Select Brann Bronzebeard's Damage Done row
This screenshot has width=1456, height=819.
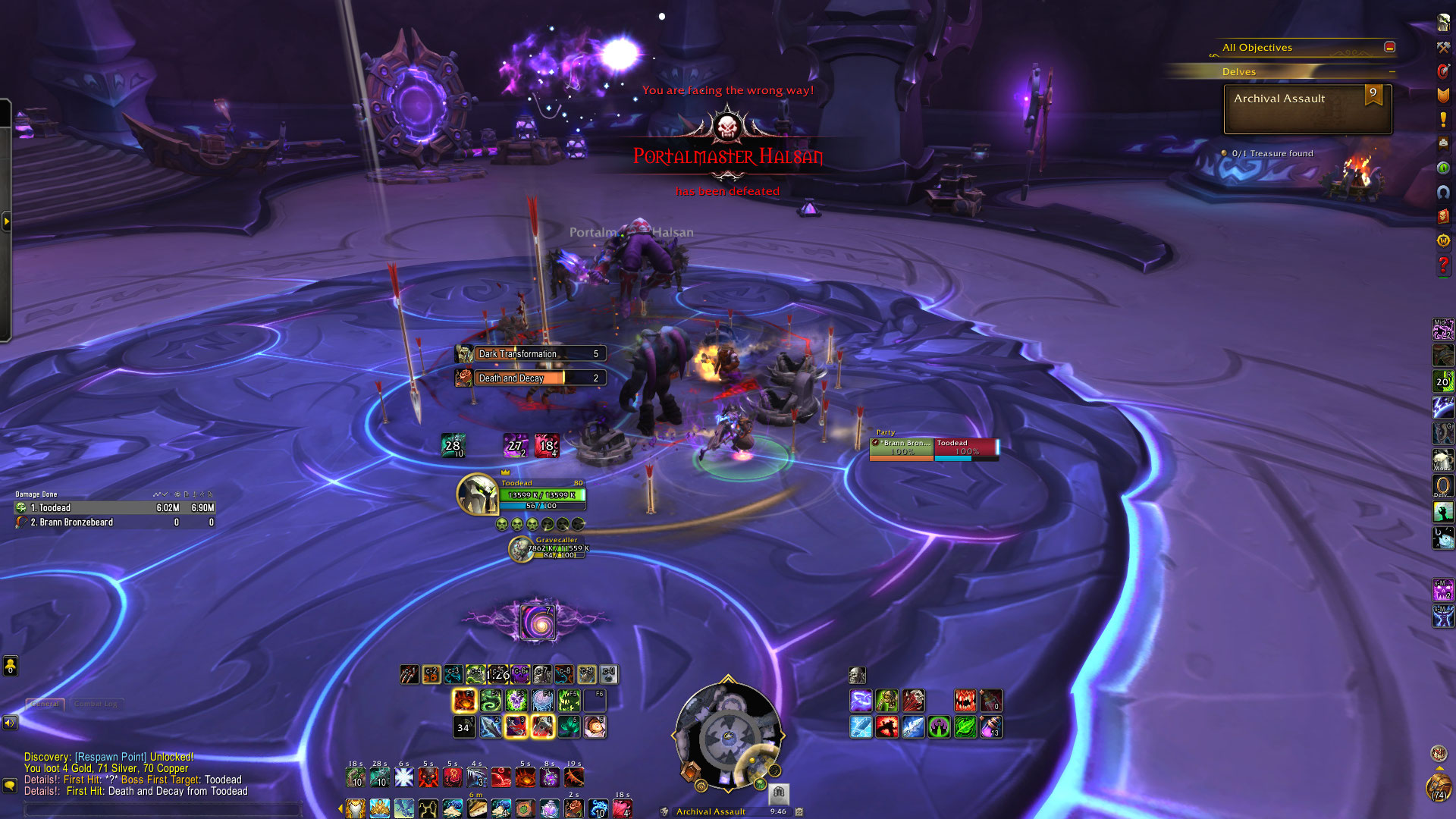click(x=114, y=522)
